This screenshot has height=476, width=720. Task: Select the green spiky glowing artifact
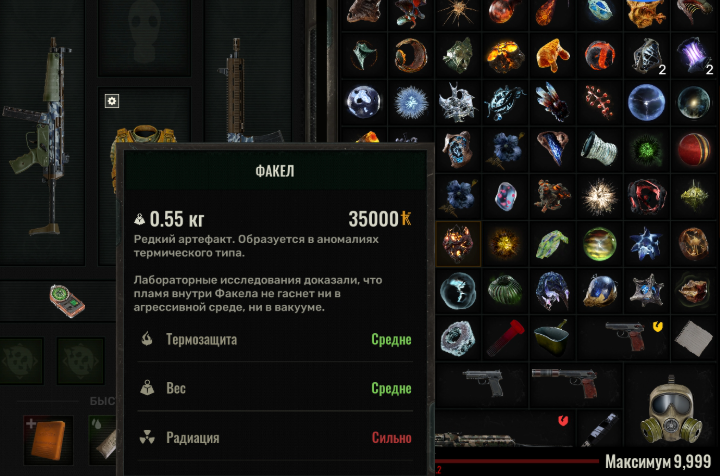click(x=646, y=149)
